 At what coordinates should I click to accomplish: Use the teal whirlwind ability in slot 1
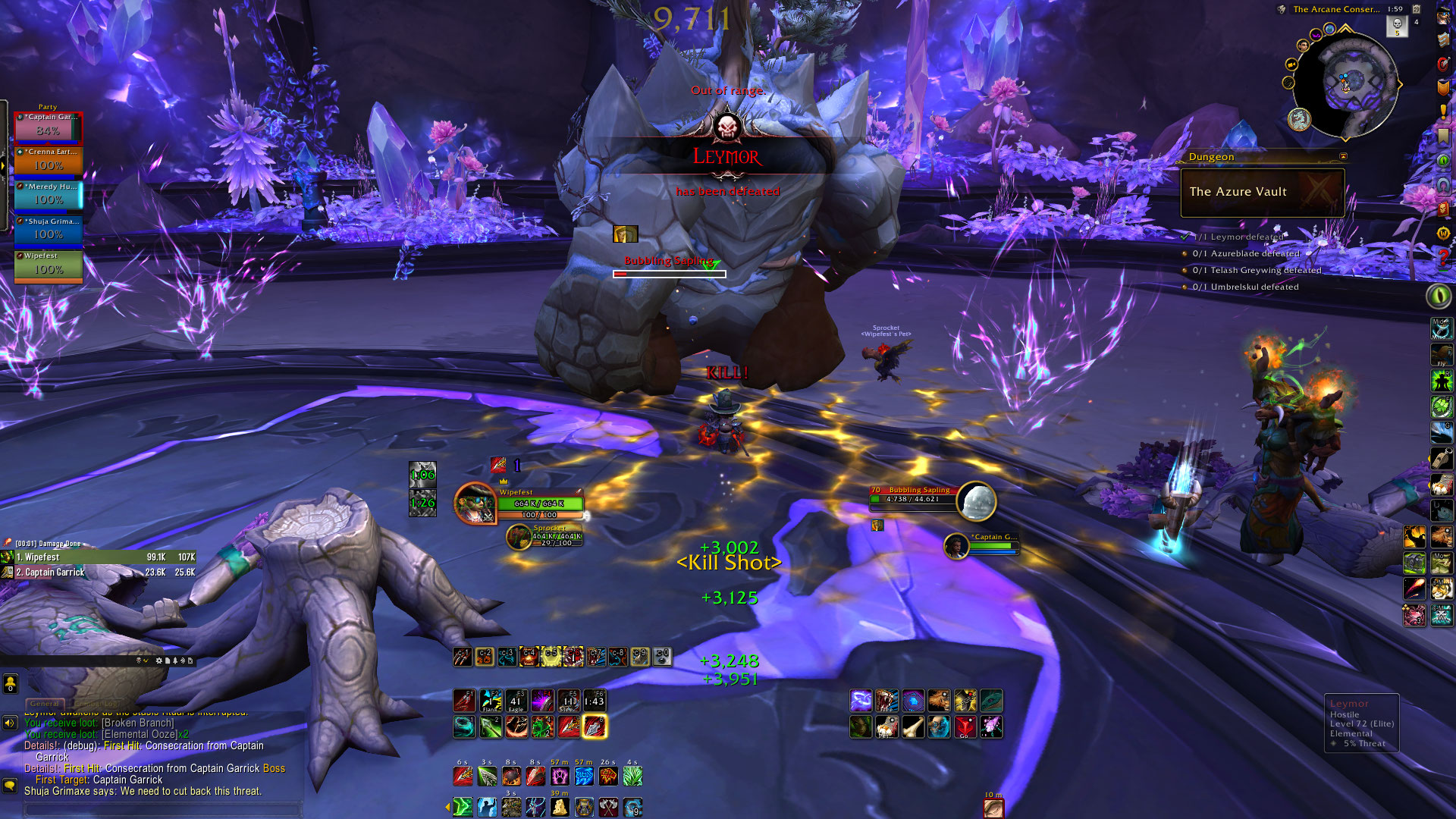click(464, 727)
